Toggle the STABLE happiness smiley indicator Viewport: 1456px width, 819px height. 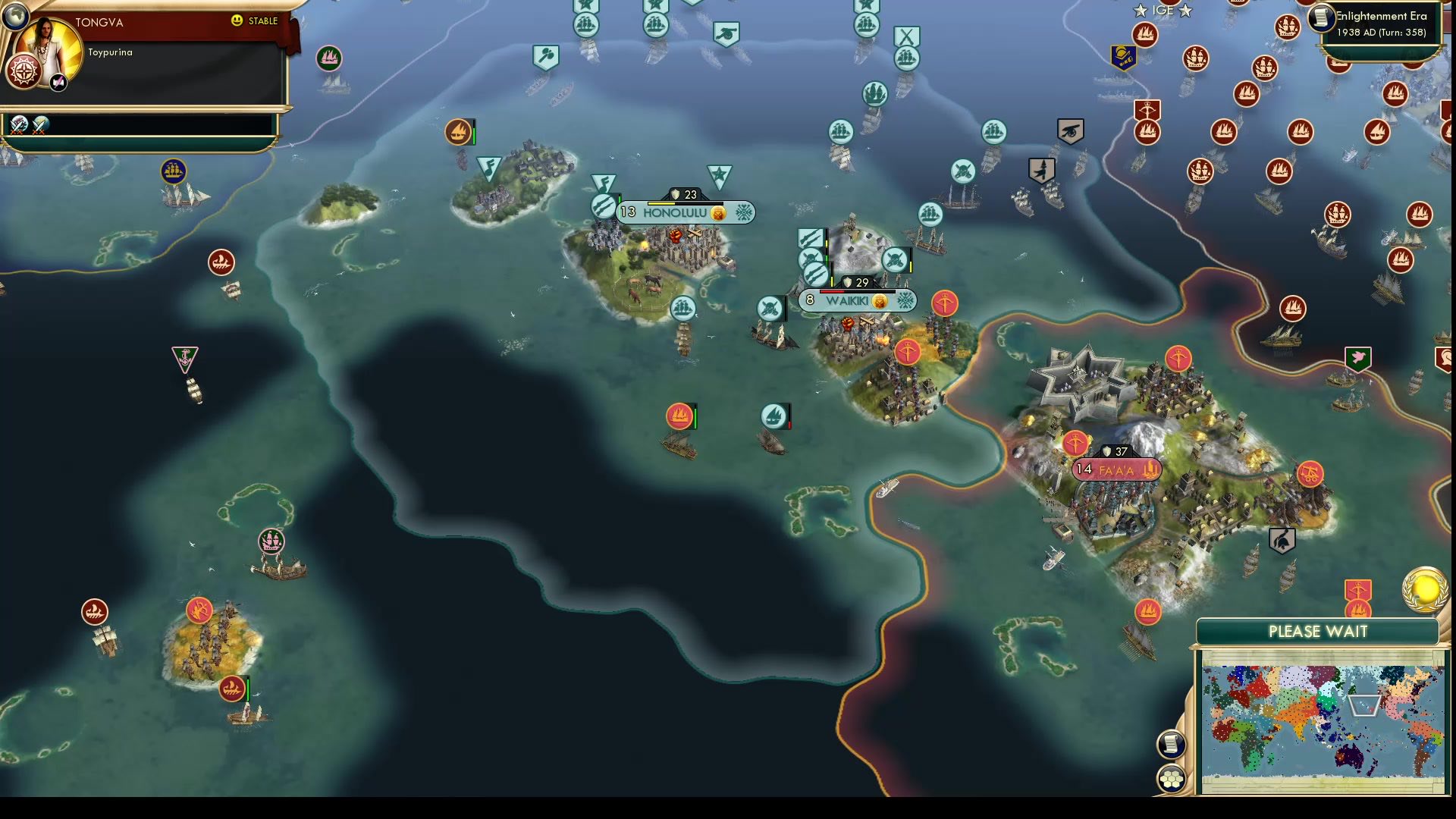point(237,21)
